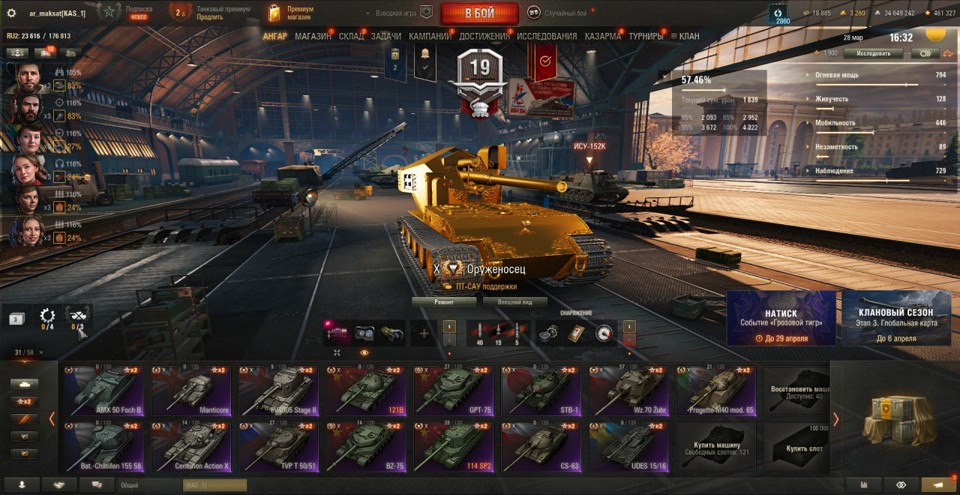Select the AMX 50 Foch B tank
Image resolution: width=960 pixels, height=495 pixels.
(102, 390)
